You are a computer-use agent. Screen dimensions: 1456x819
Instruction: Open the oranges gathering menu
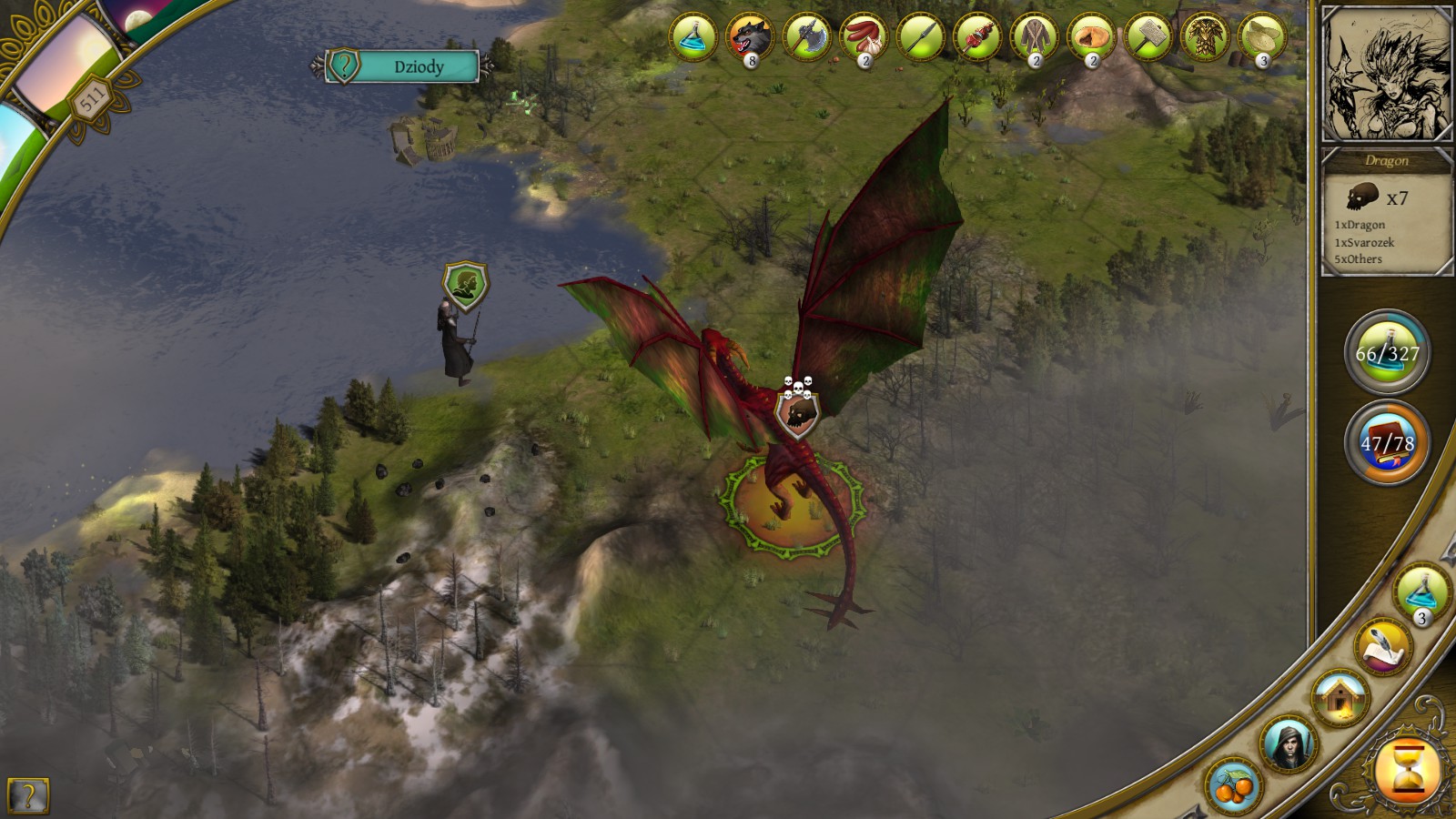(1234, 784)
